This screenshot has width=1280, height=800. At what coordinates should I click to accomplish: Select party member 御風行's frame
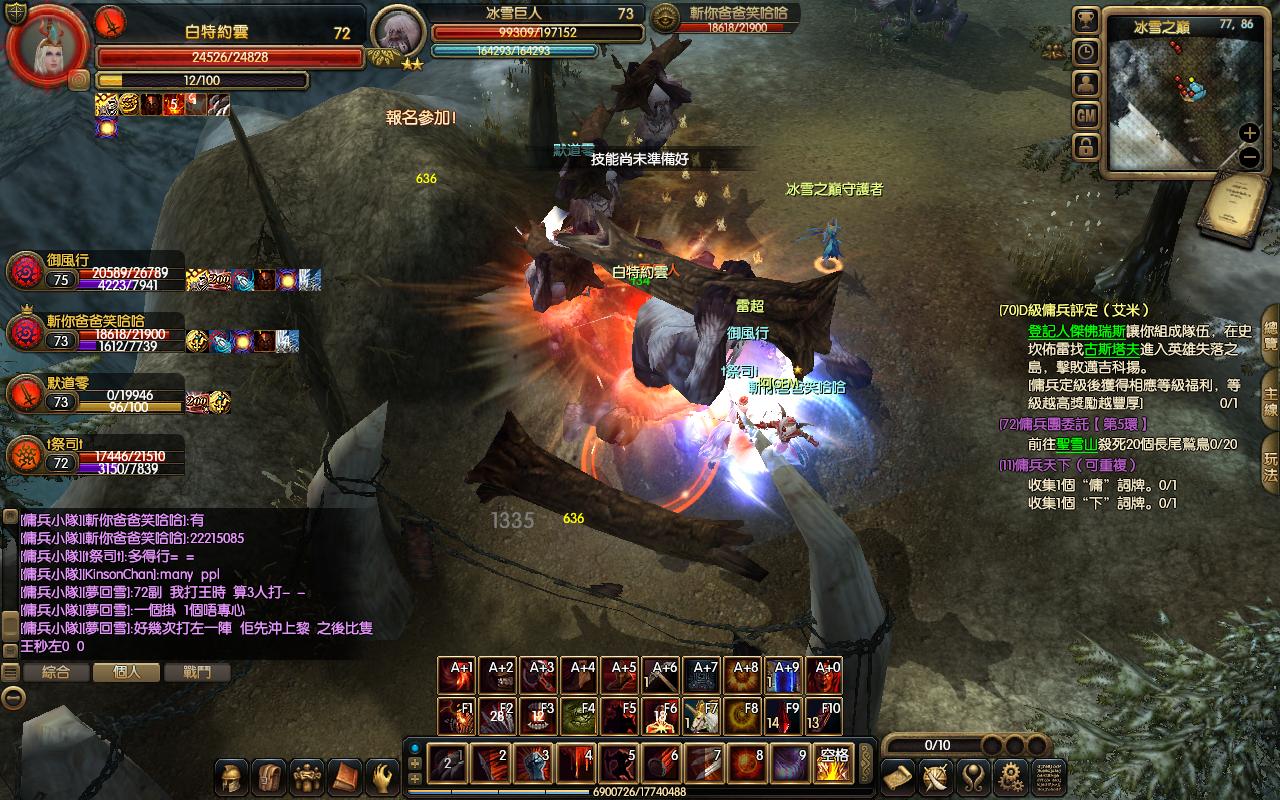tap(95, 272)
